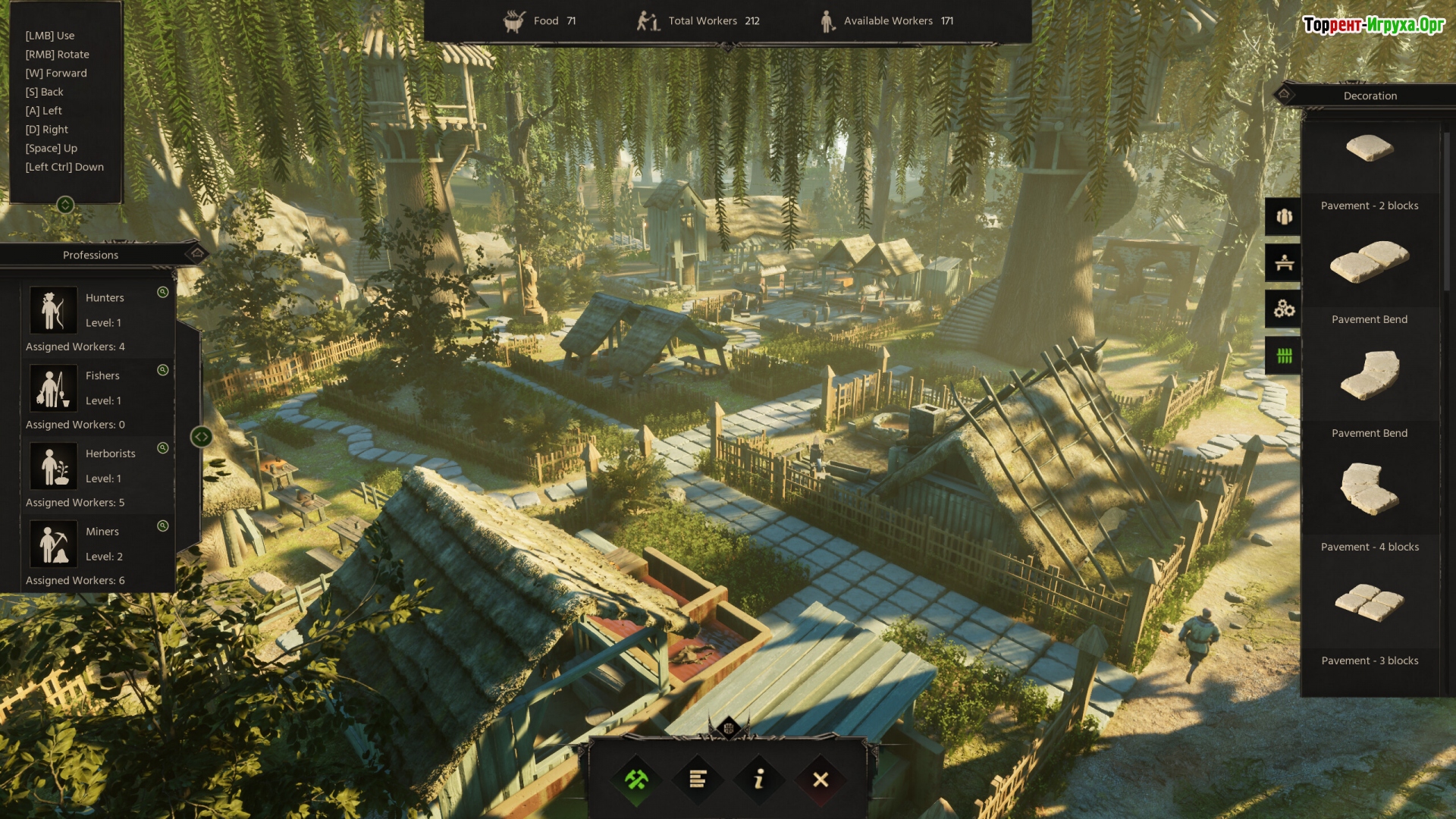Inspect Hunters with the magnifier icon
Viewport: 1456px width, 819px height.
[x=162, y=293]
